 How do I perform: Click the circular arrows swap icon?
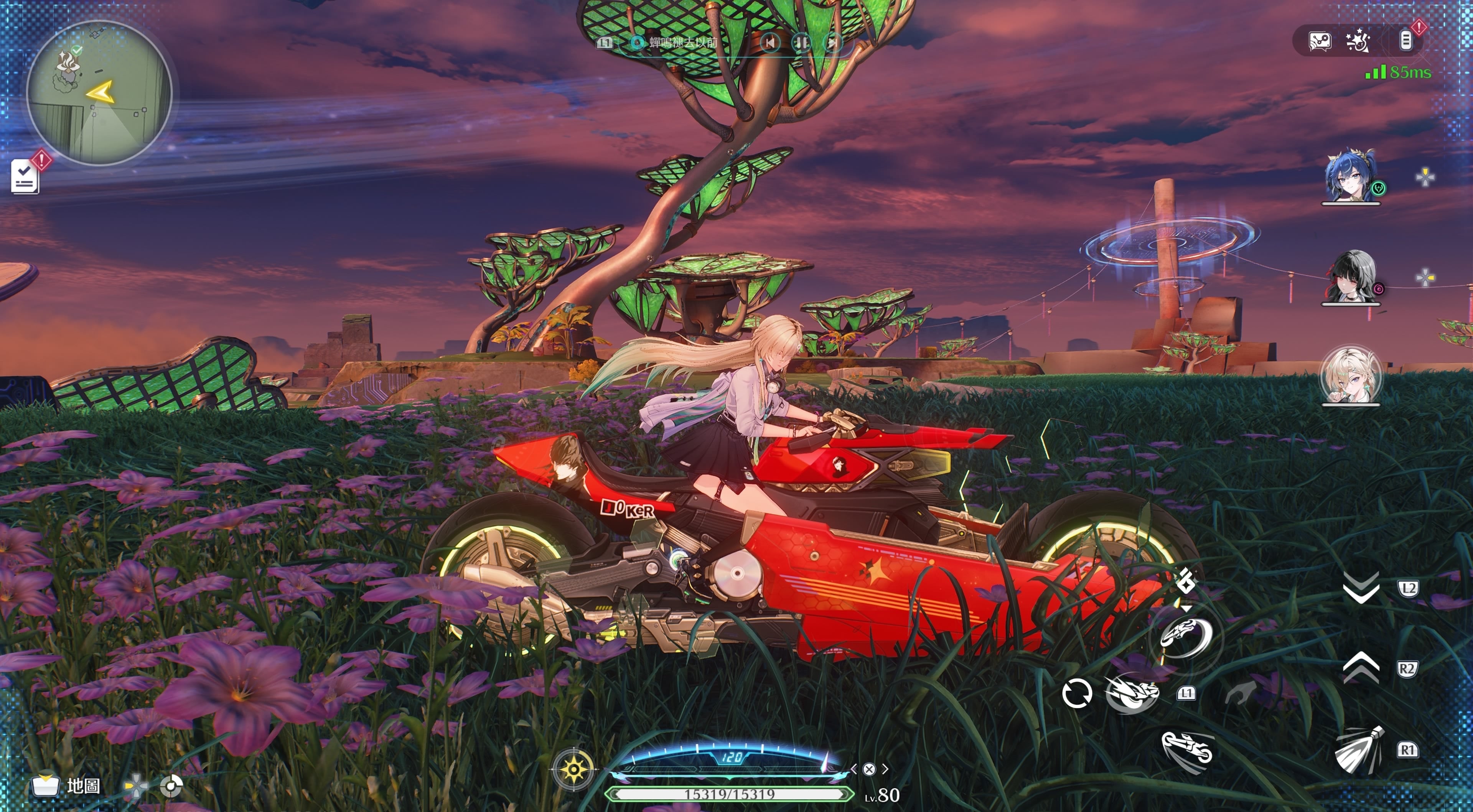(1077, 693)
